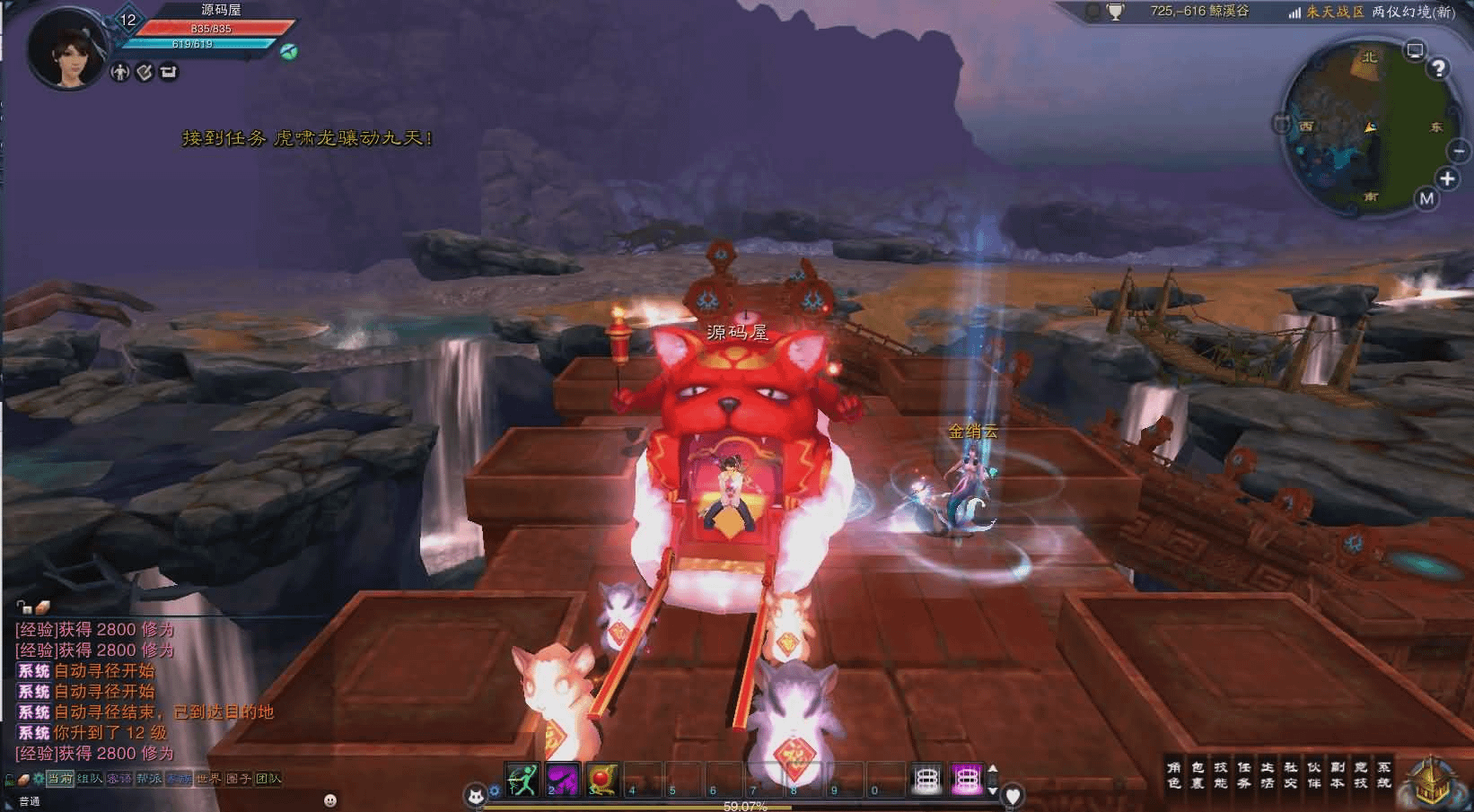Open help with the question mark button
The height and width of the screenshot is (812, 1474).
tap(1439, 68)
